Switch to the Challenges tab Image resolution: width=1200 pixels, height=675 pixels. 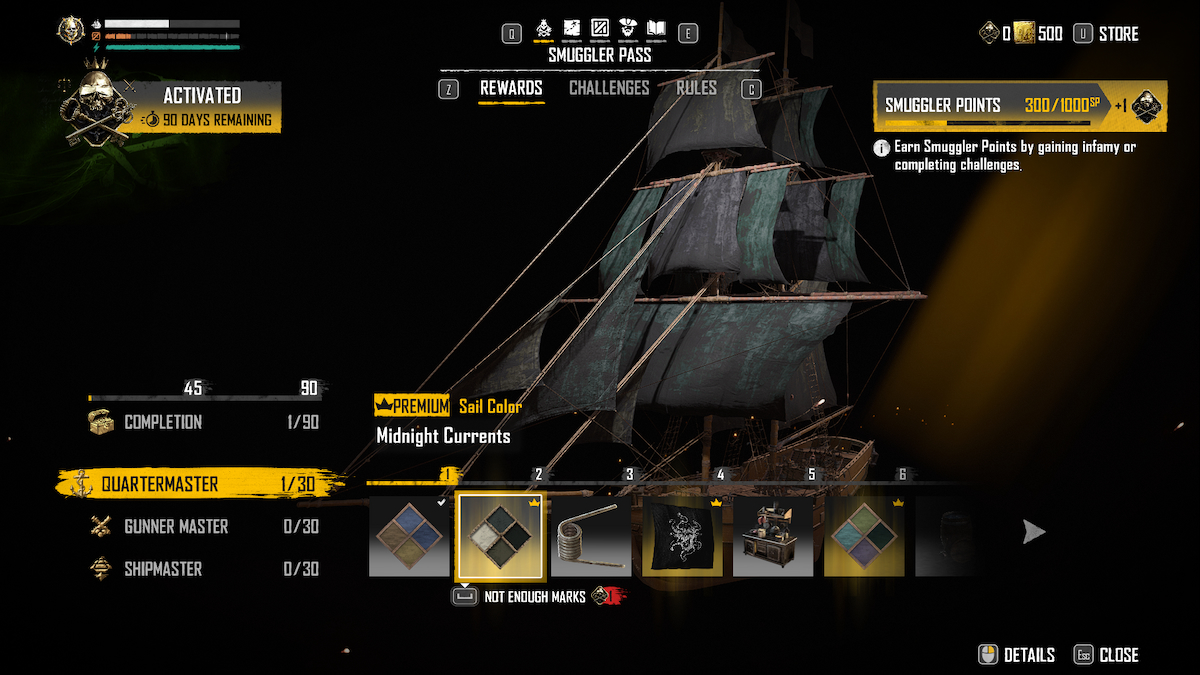coord(609,88)
